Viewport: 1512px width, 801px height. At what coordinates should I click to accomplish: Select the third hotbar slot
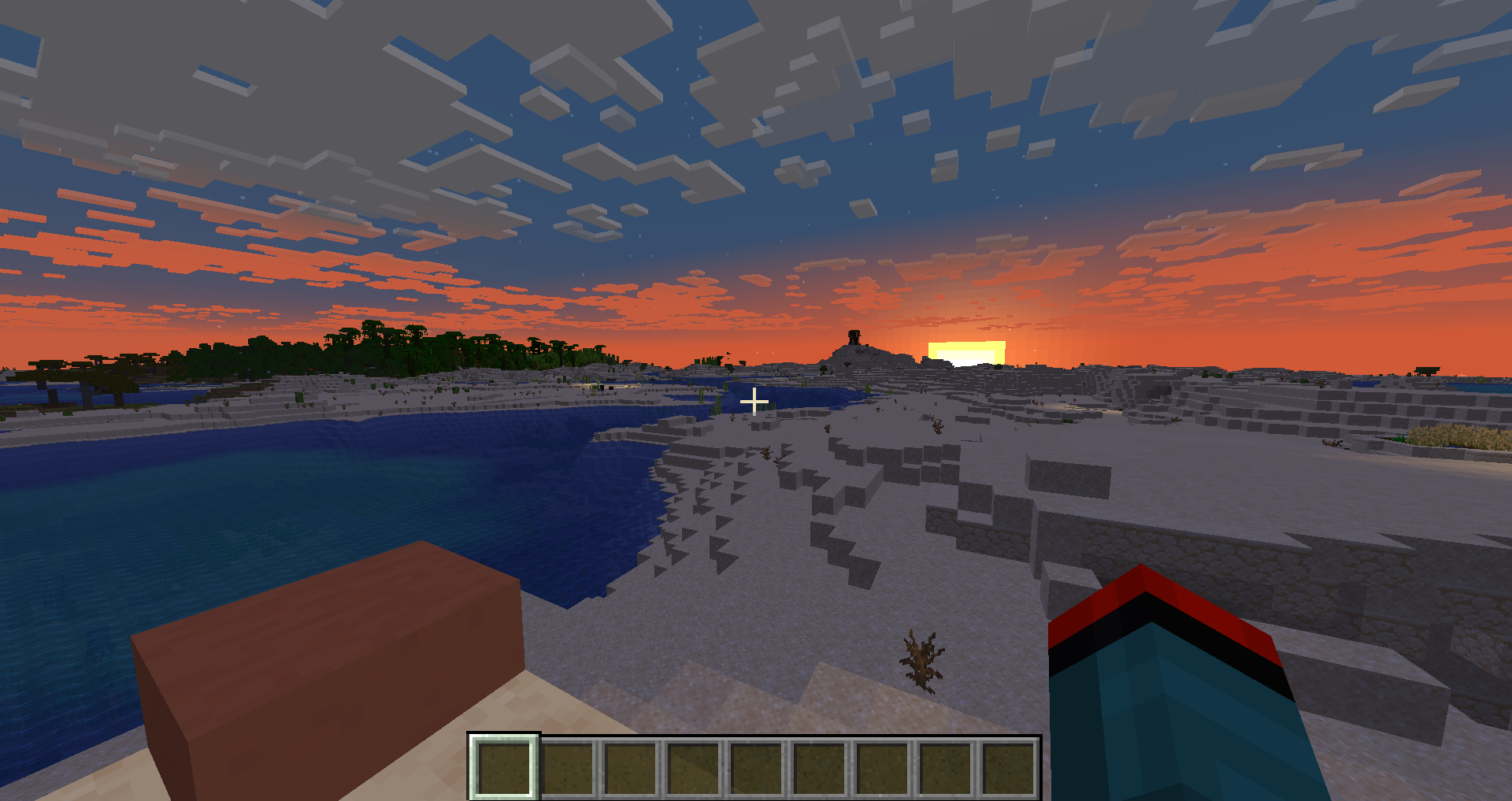(x=630, y=769)
